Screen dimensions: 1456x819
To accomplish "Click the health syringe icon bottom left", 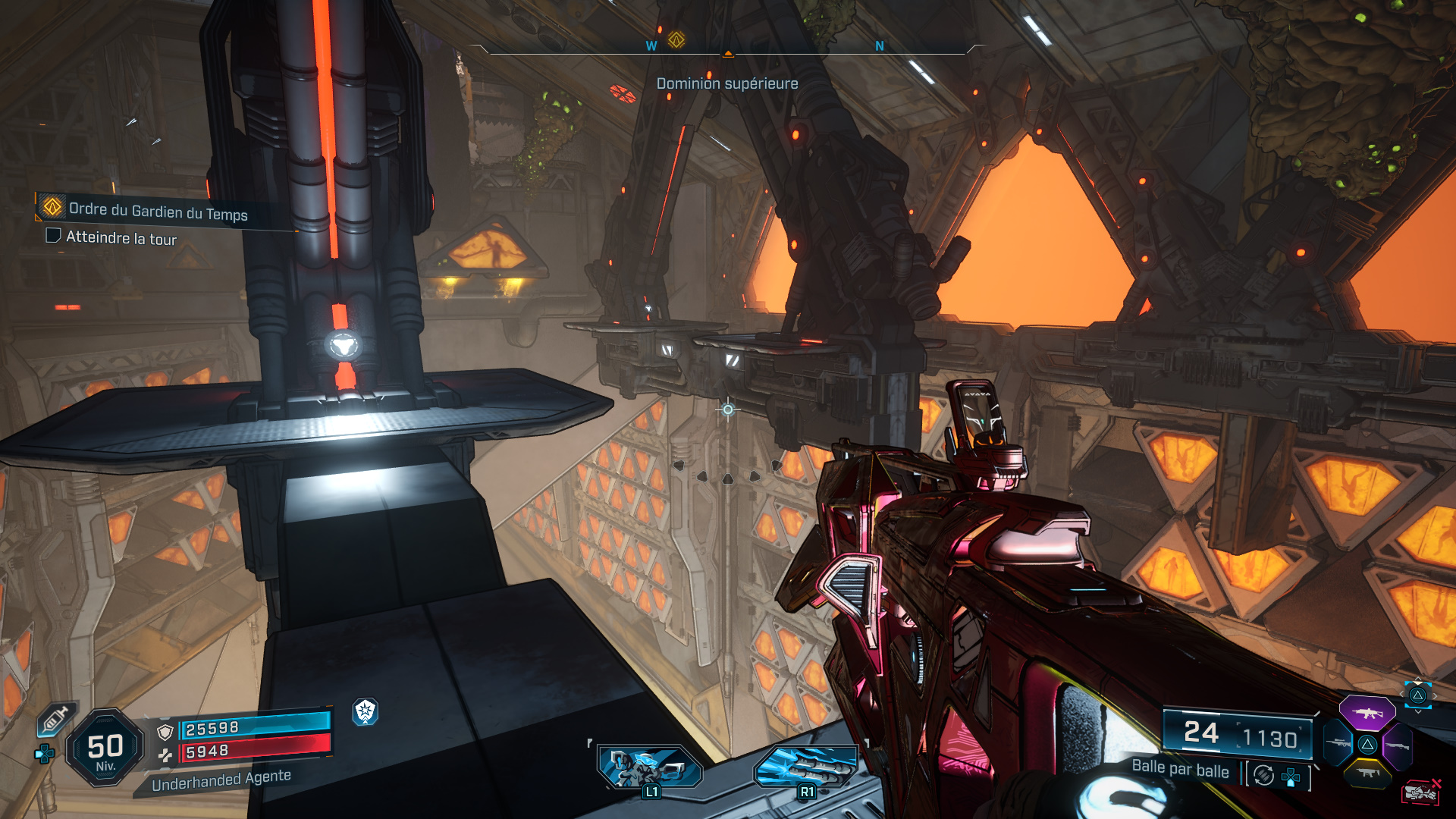I will click(55, 718).
